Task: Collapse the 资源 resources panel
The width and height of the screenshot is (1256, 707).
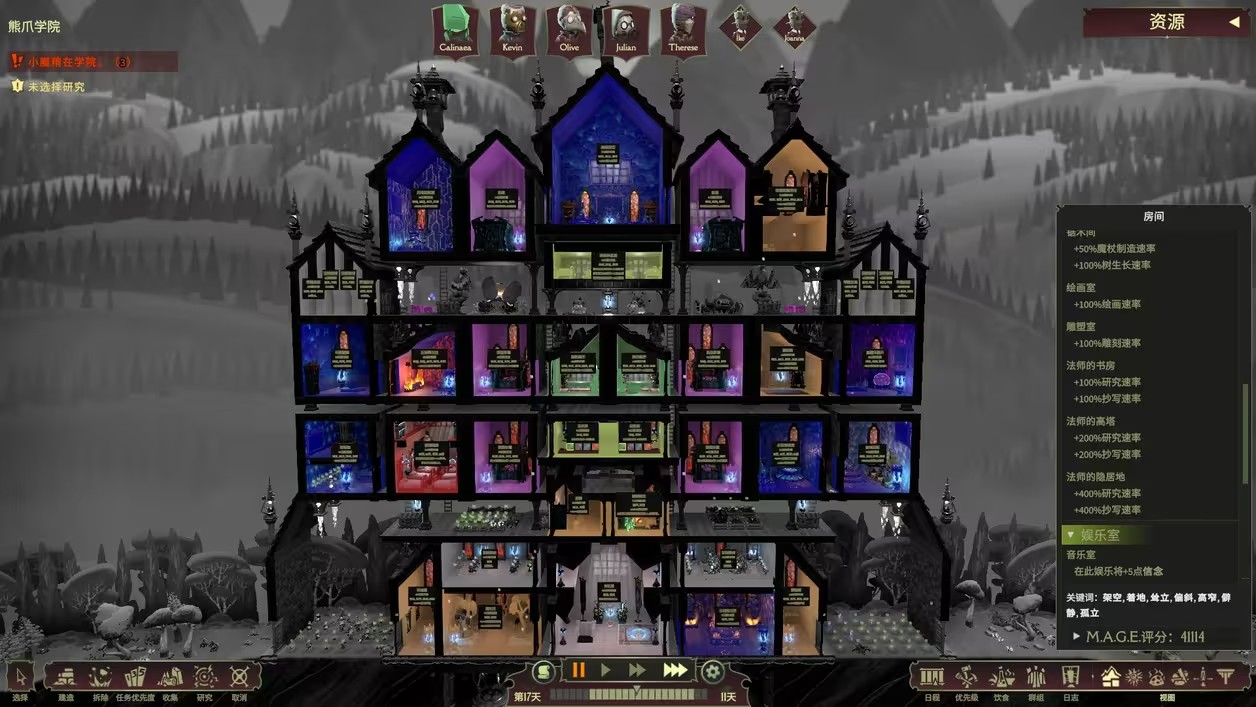Action: point(1234,22)
